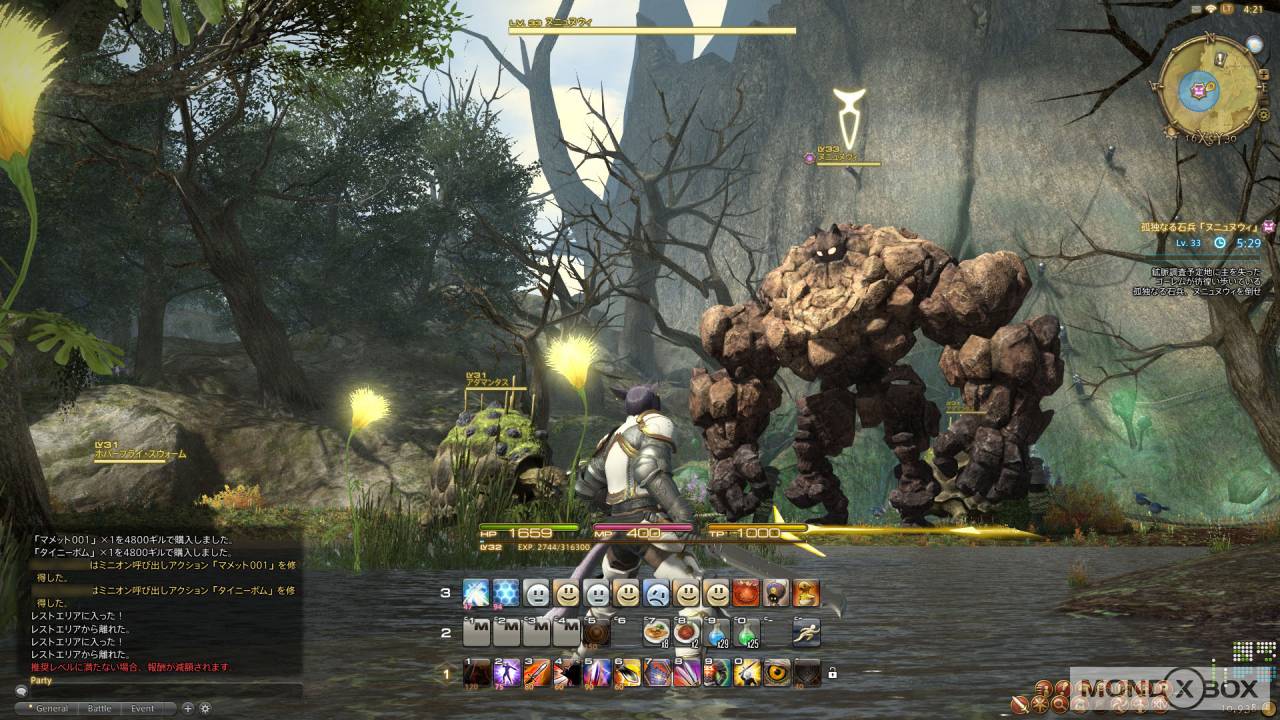This screenshot has height=720, width=1280.
Task: Select the Event chat tab
Action: click(x=143, y=708)
